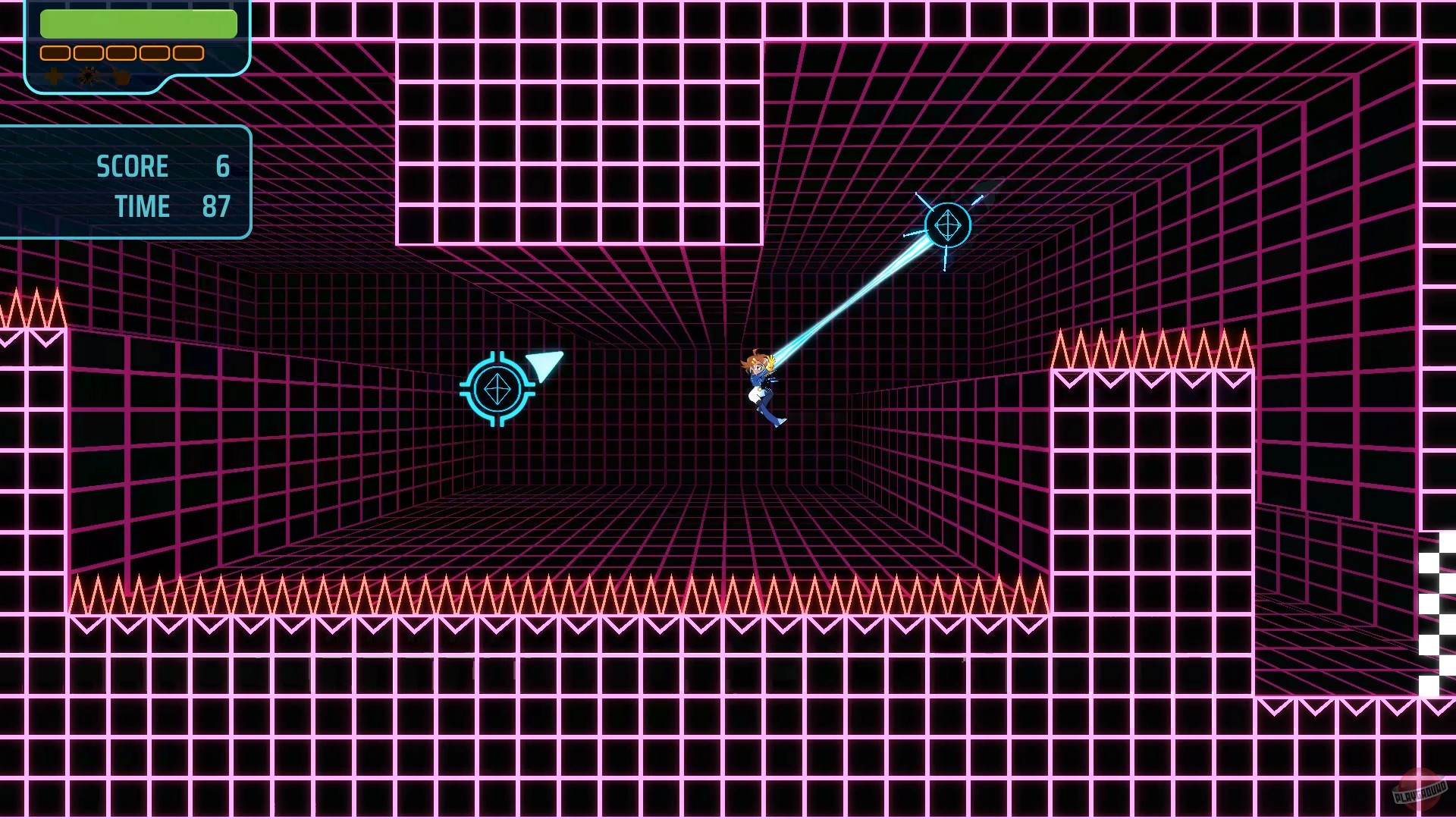Select the plus (health) icon in HUD

[53, 77]
